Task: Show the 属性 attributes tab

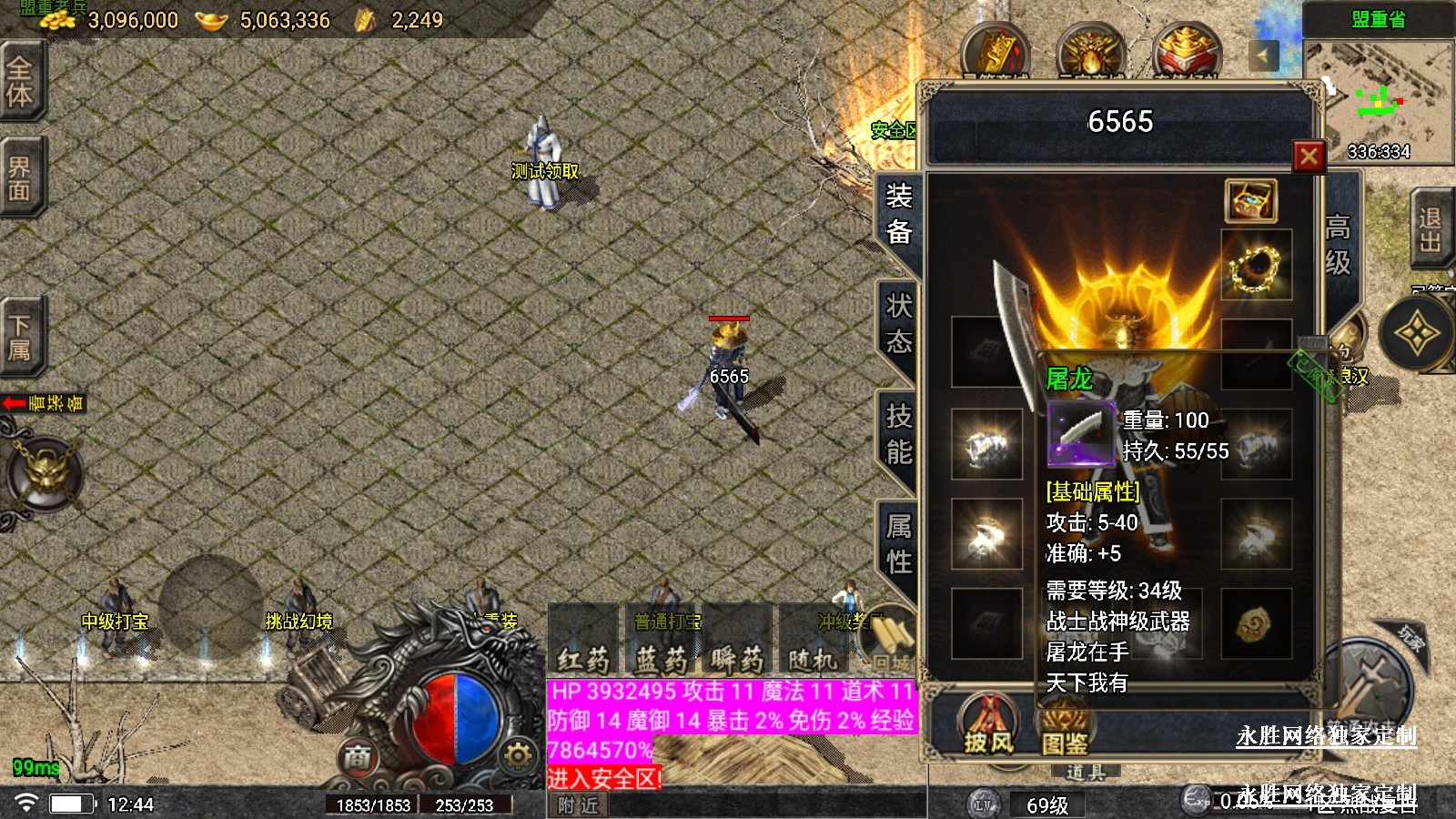Action: [898, 544]
